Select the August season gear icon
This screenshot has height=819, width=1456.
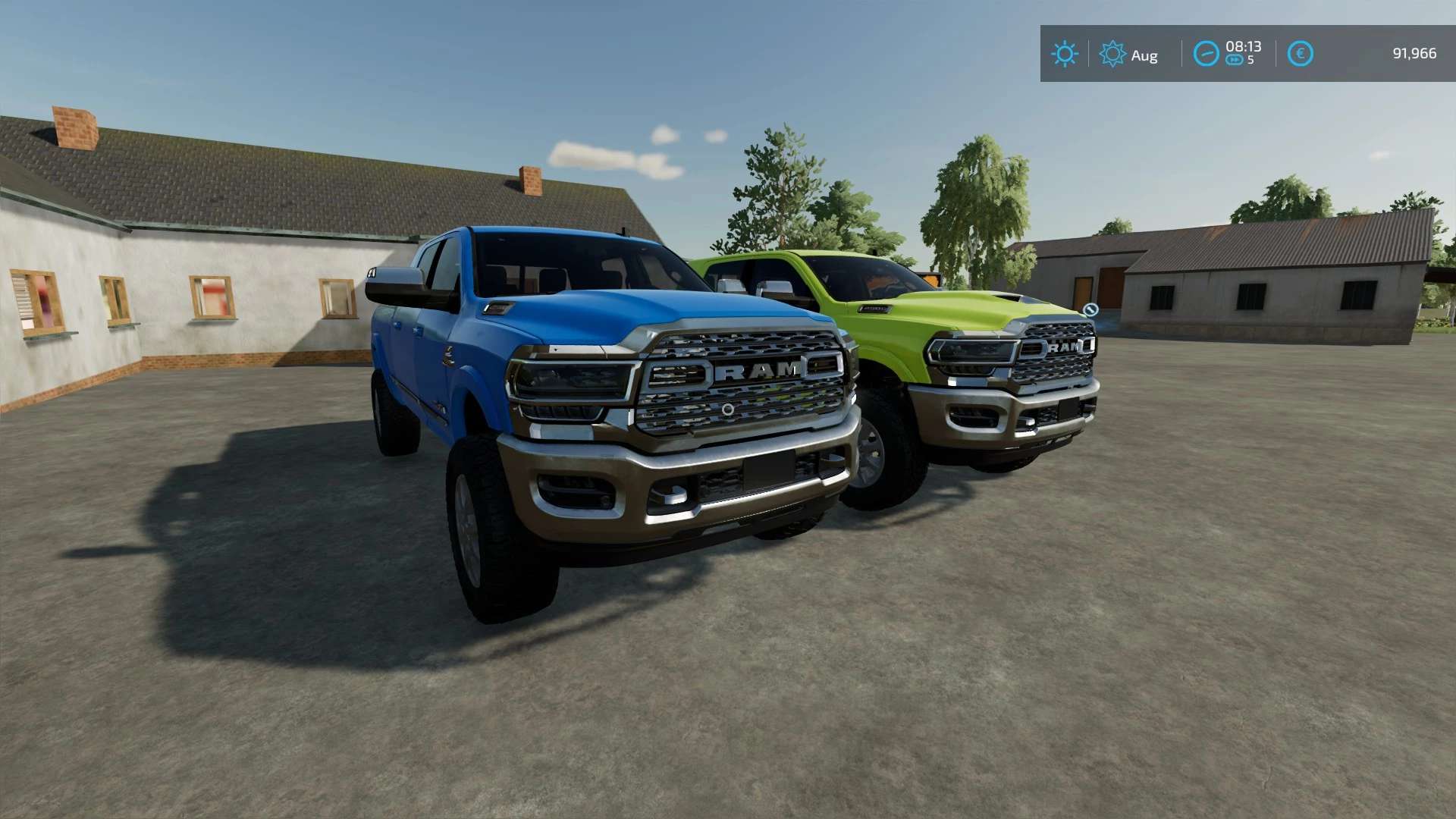tap(1112, 54)
